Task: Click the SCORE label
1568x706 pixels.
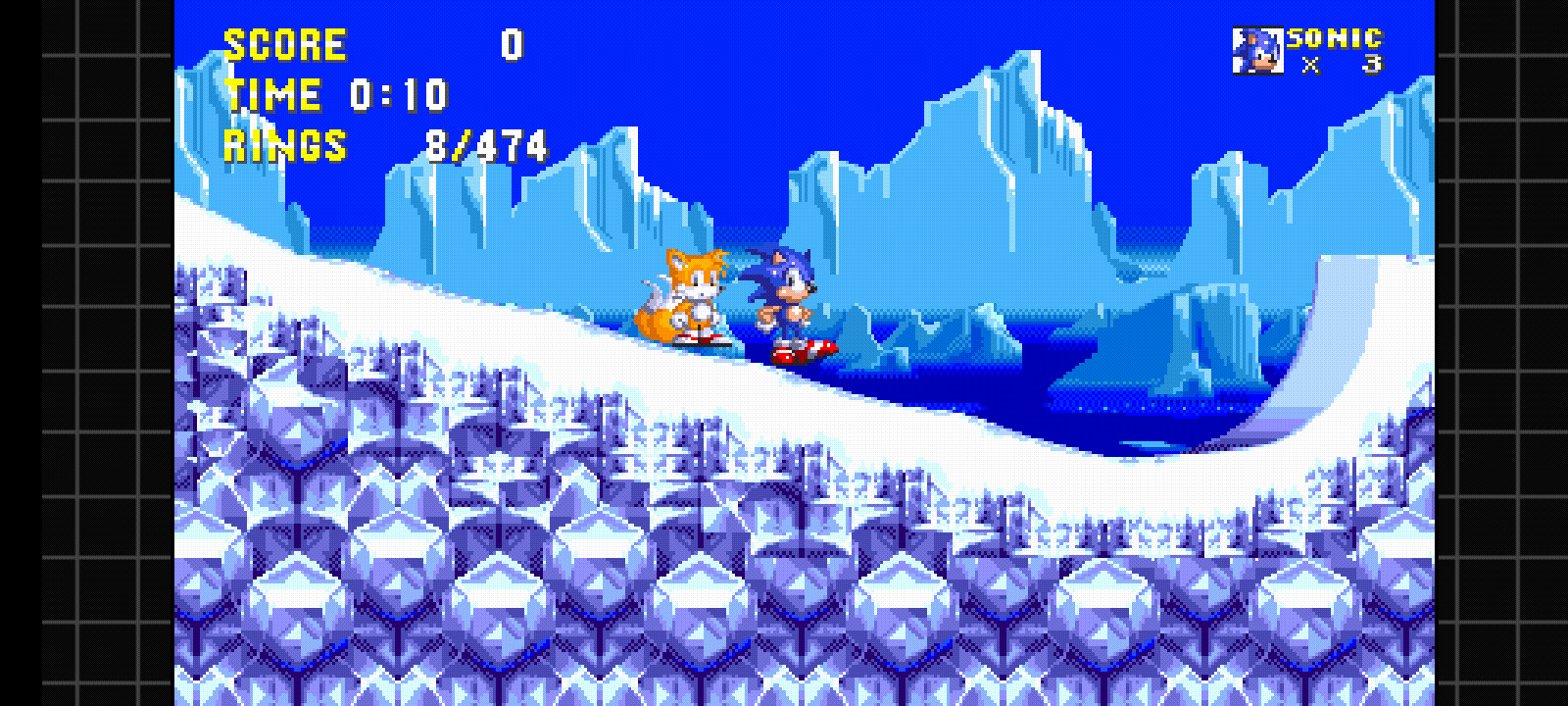Action: [x=284, y=44]
